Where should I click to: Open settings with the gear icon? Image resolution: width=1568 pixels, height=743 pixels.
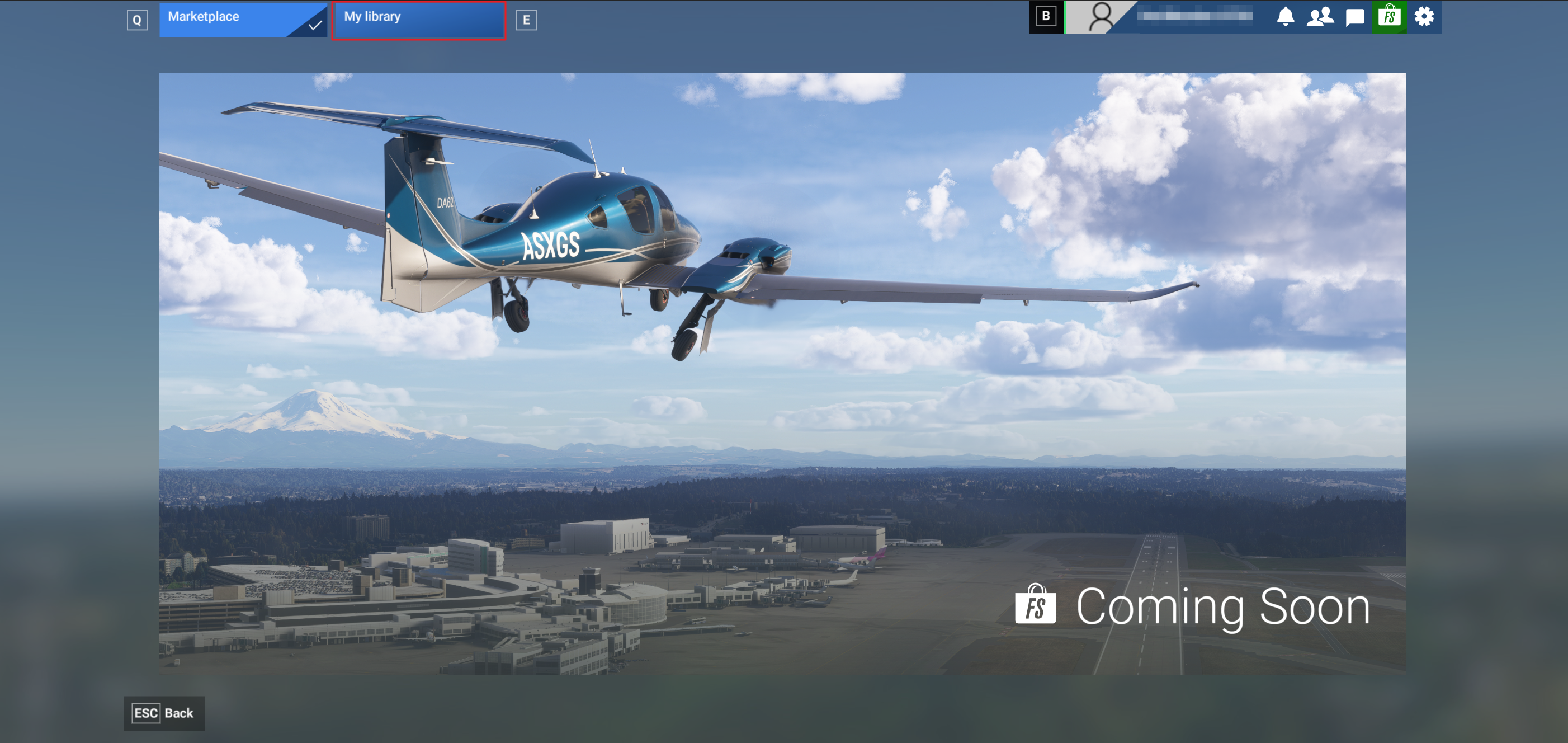pyautogui.click(x=1424, y=16)
